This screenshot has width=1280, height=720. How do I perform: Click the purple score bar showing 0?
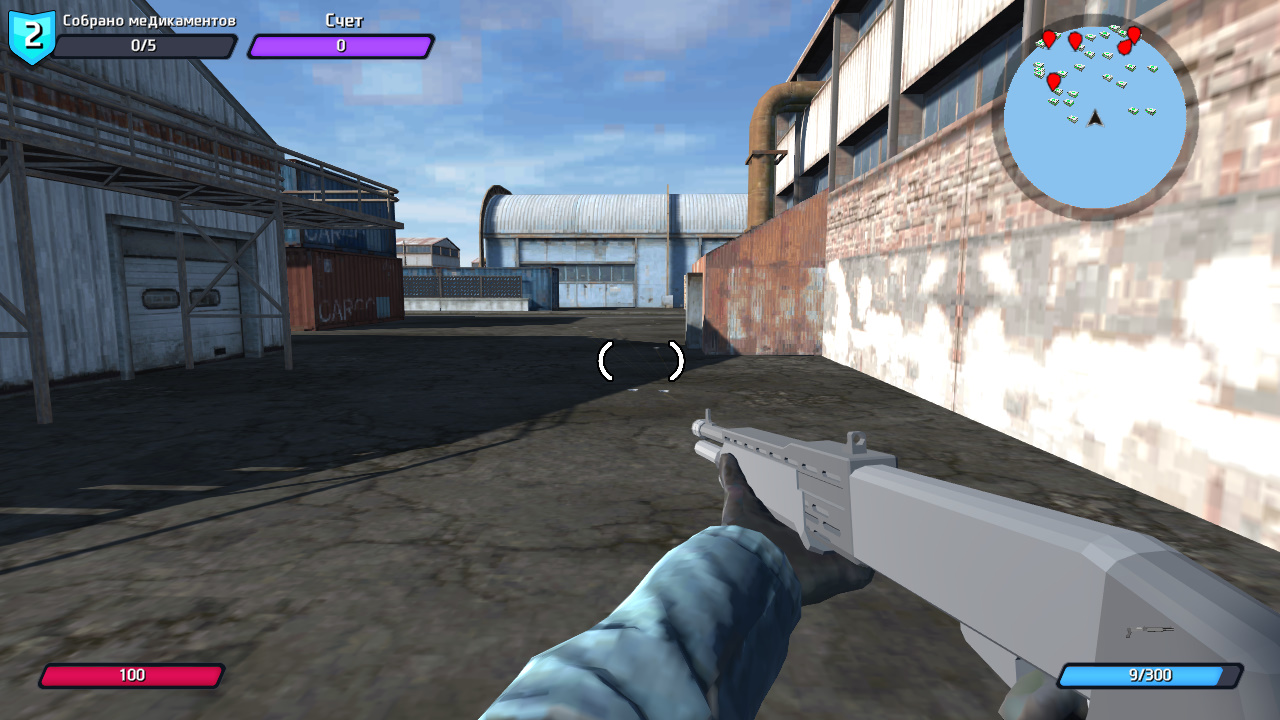(x=343, y=45)
